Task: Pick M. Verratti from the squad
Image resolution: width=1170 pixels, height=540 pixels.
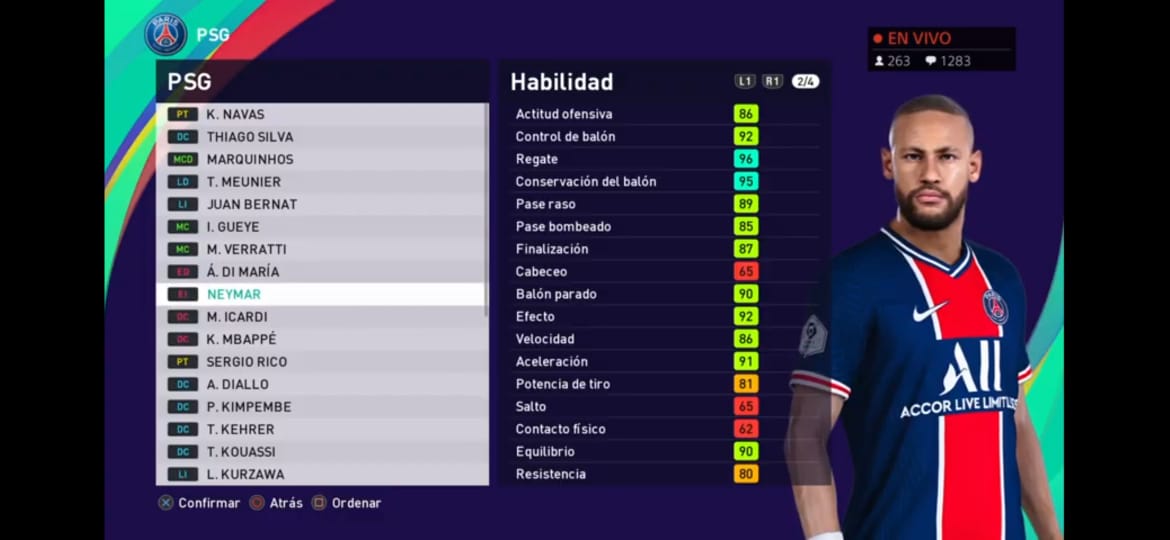Action: click(x=320, y=249)
